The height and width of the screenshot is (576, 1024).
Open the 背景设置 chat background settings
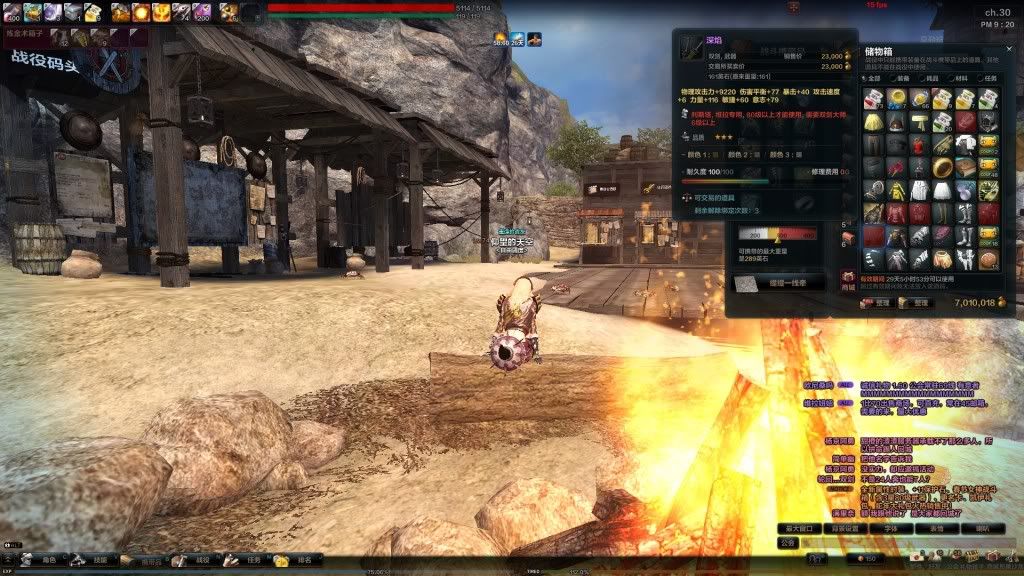tap(847, 527)
